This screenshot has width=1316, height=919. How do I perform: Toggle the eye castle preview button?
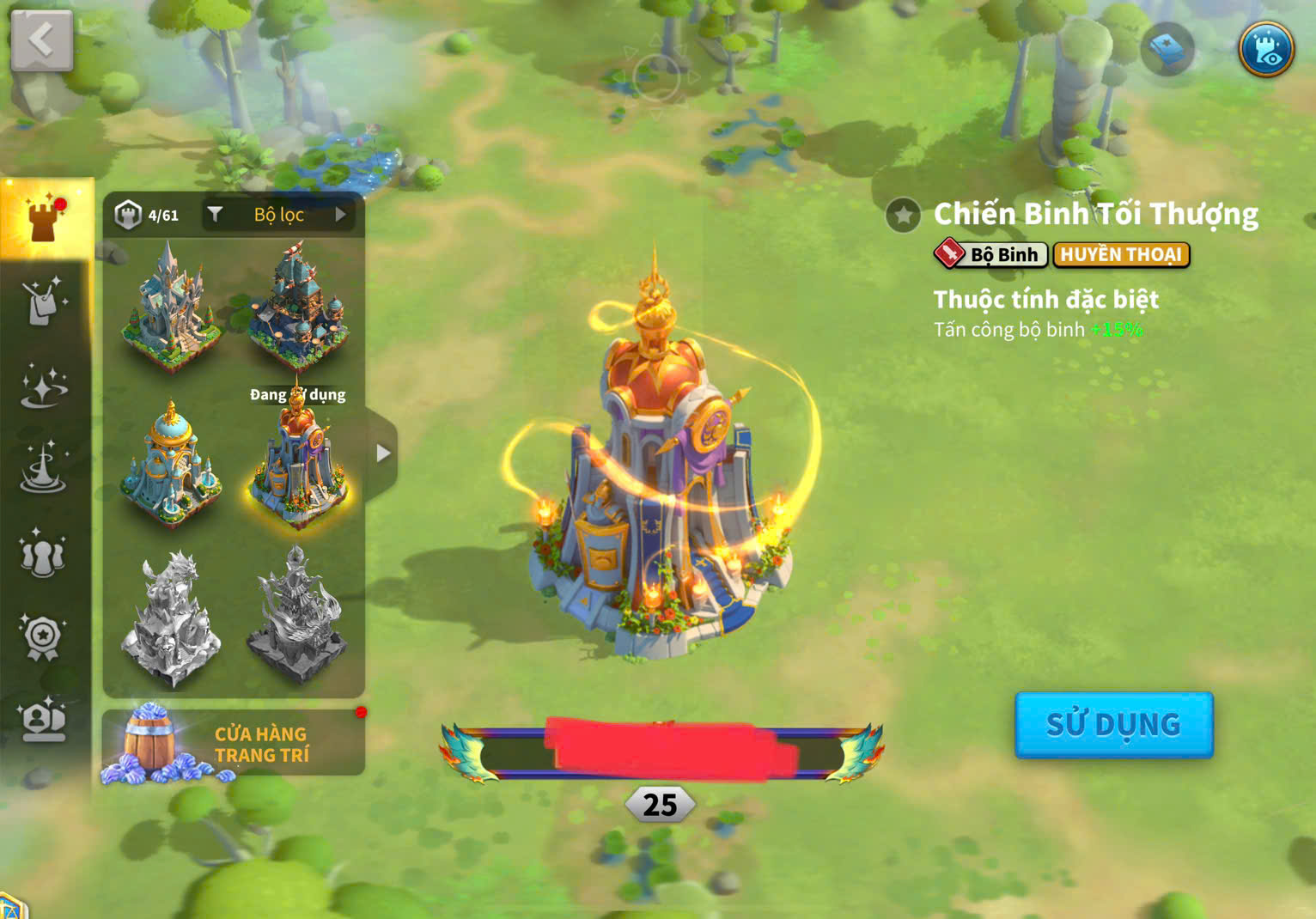point(1265,49)
